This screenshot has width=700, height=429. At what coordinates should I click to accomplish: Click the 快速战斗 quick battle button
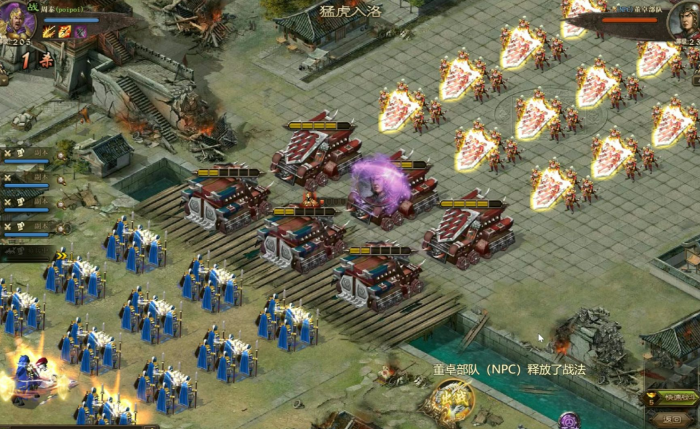click(668, 397)
